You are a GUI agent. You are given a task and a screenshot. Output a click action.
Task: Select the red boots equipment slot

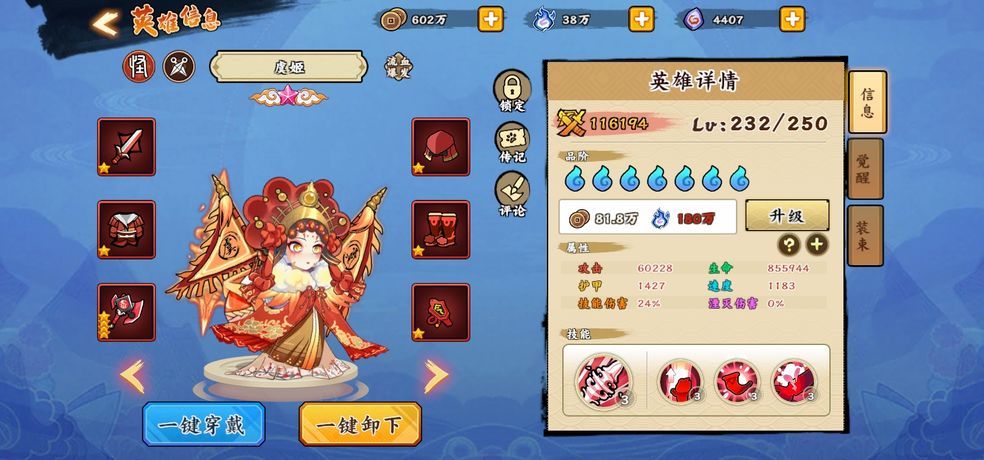tap(441, 229)
